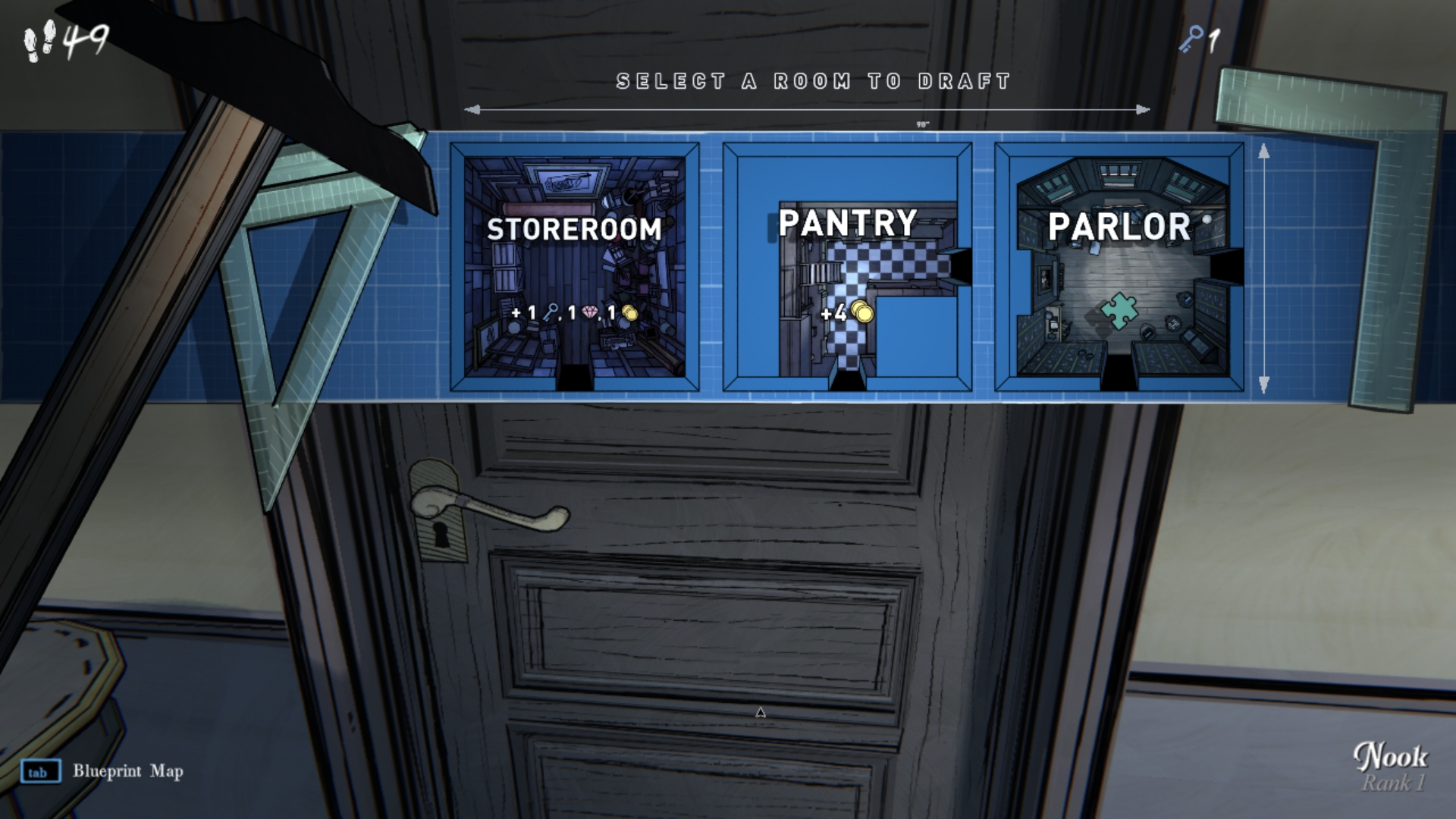Draft the Storeroom room card
Image resolution: width=1456 pixels, height=819 pixels.
pos(574,267)
